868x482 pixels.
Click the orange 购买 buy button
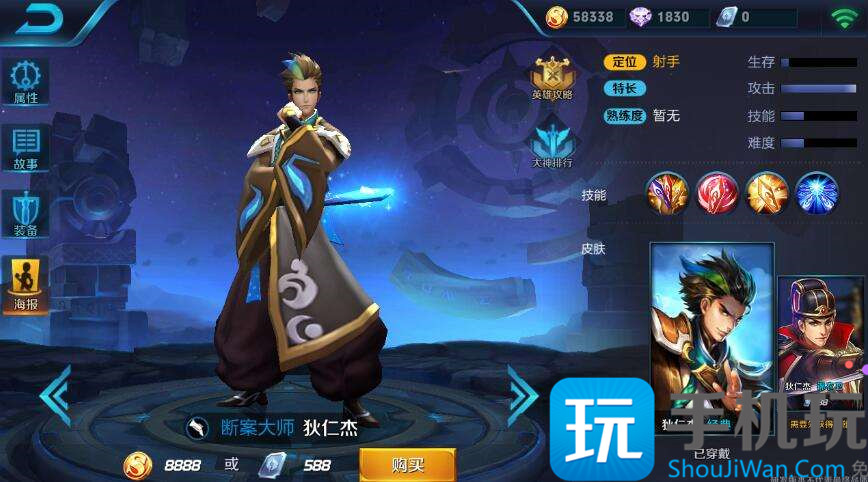click(407, 465)
